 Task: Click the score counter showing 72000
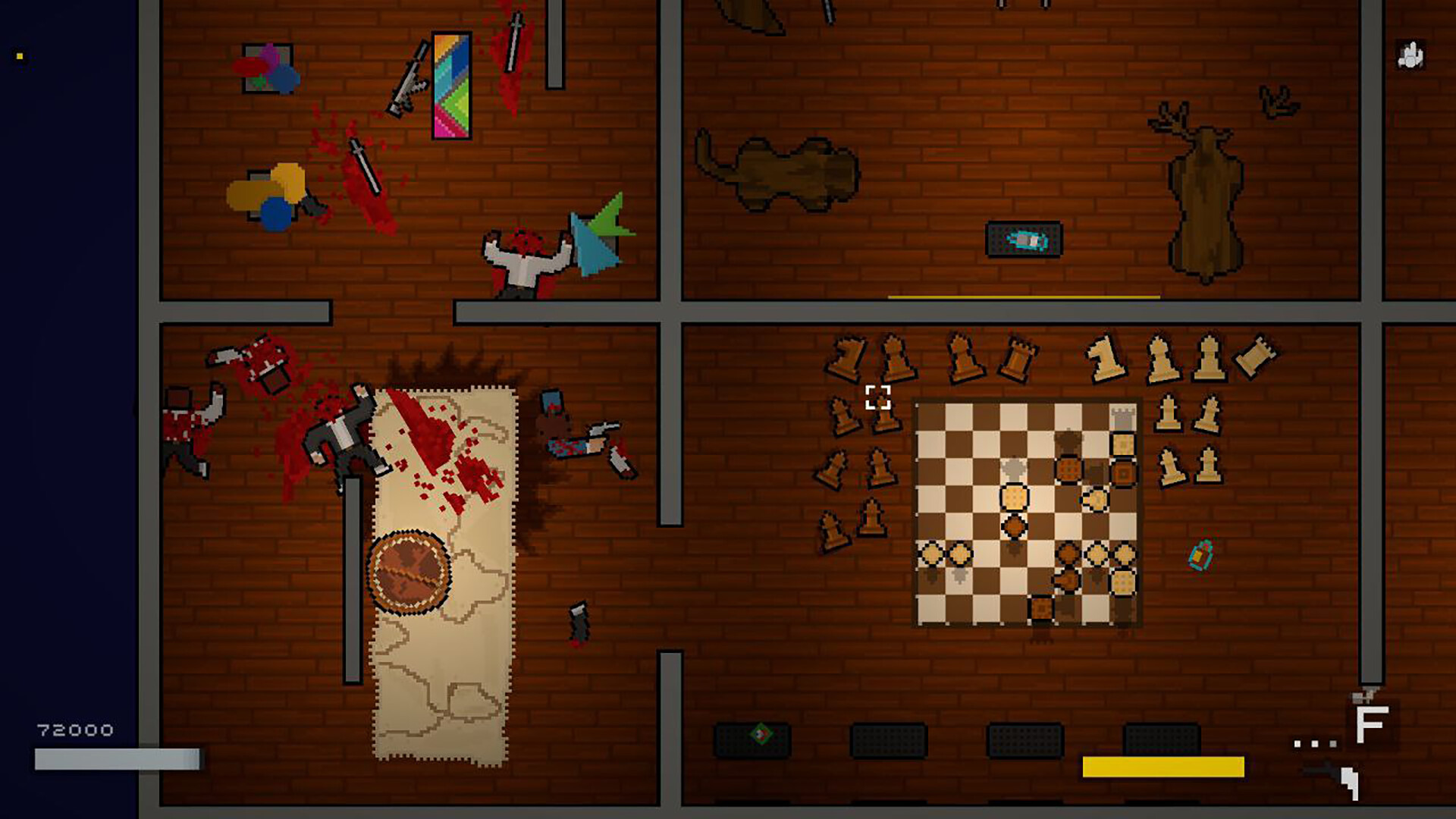[74, 730]
